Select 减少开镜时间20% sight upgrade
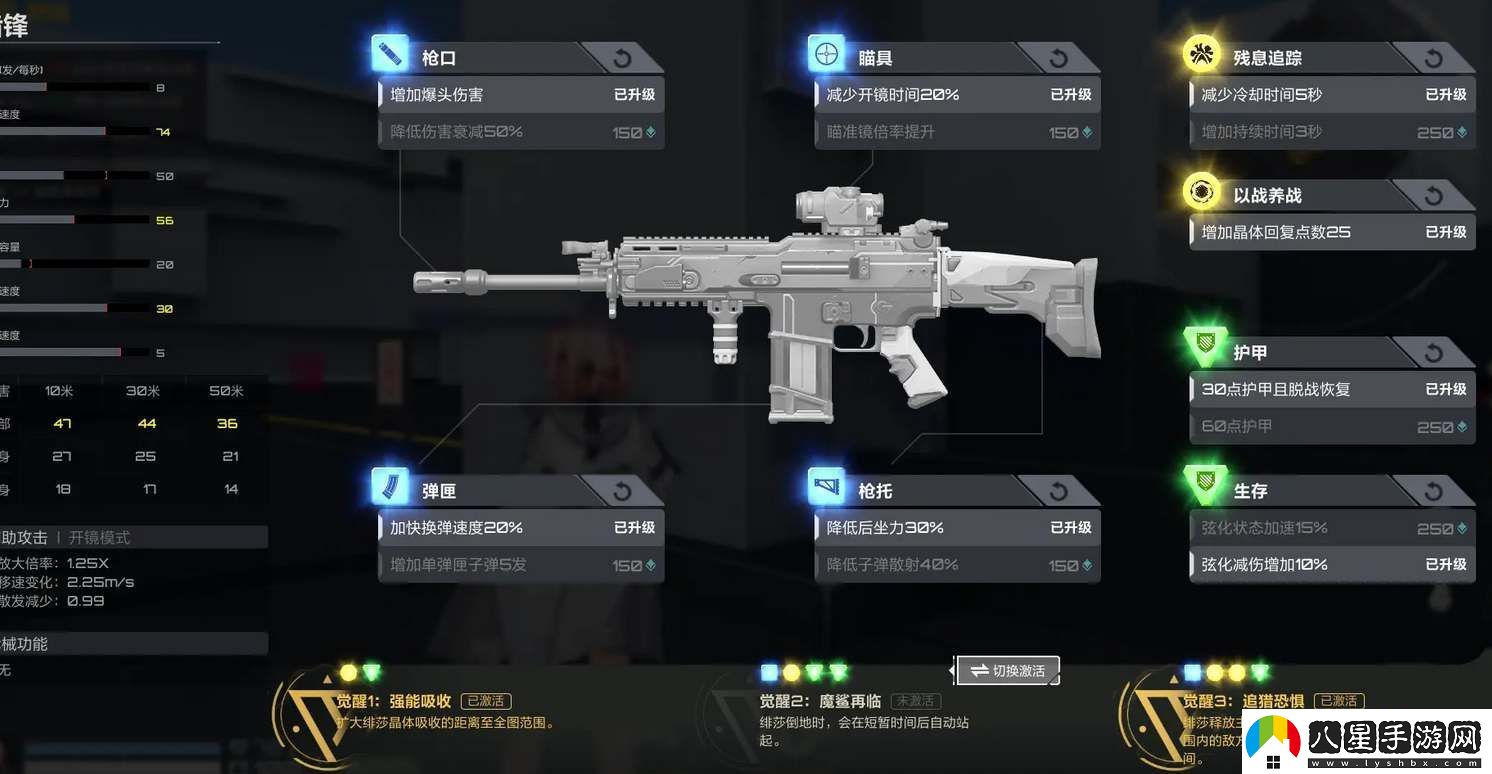This screenshot has width=1492, height=774. click(957, 95)
